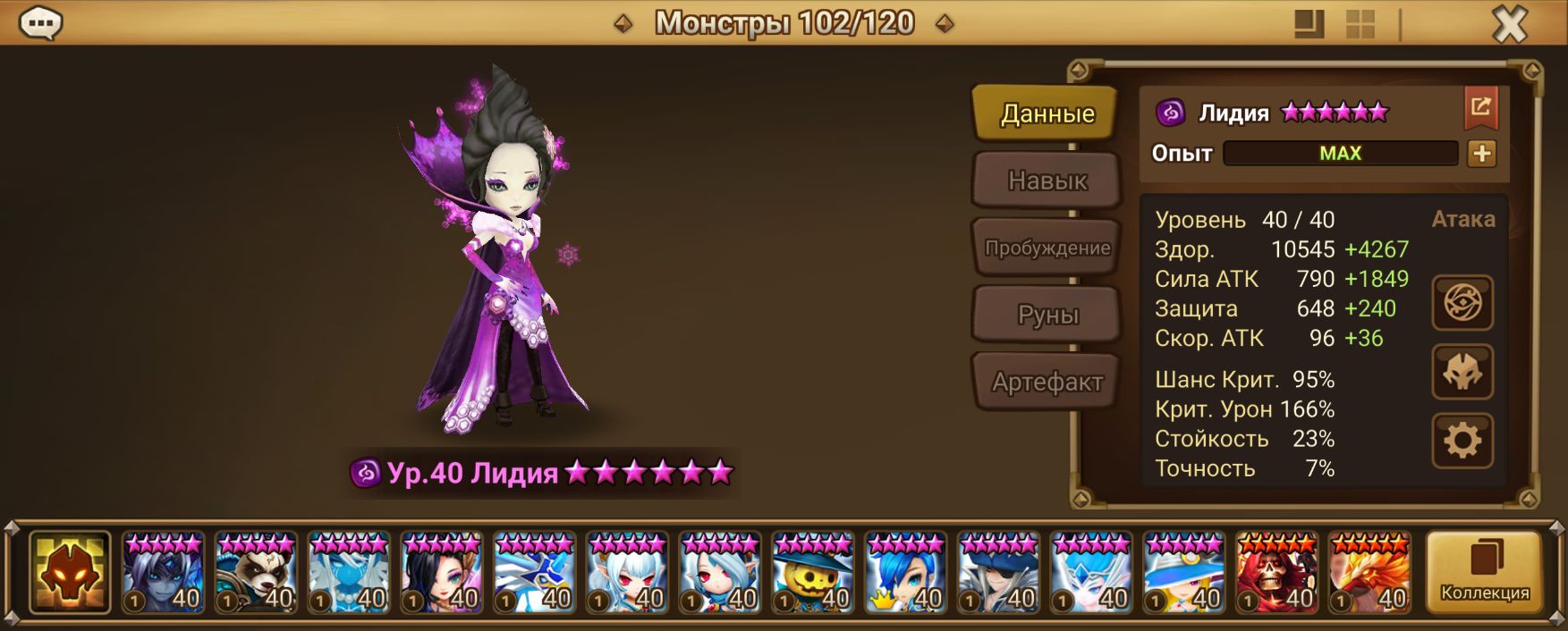Open the Артефакт tab
The width and height of the screenshot is (1568, 631).
click(1047, 382)
